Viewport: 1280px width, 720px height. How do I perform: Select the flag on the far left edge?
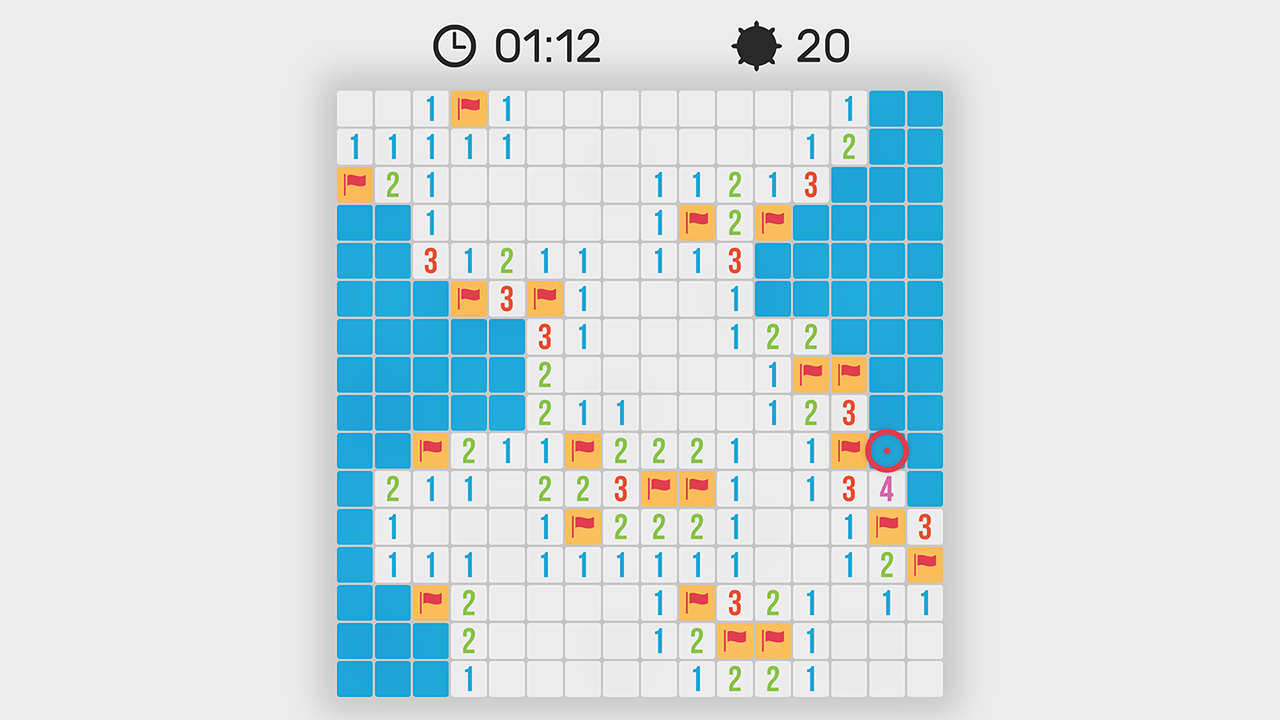[x=353, y=185]
